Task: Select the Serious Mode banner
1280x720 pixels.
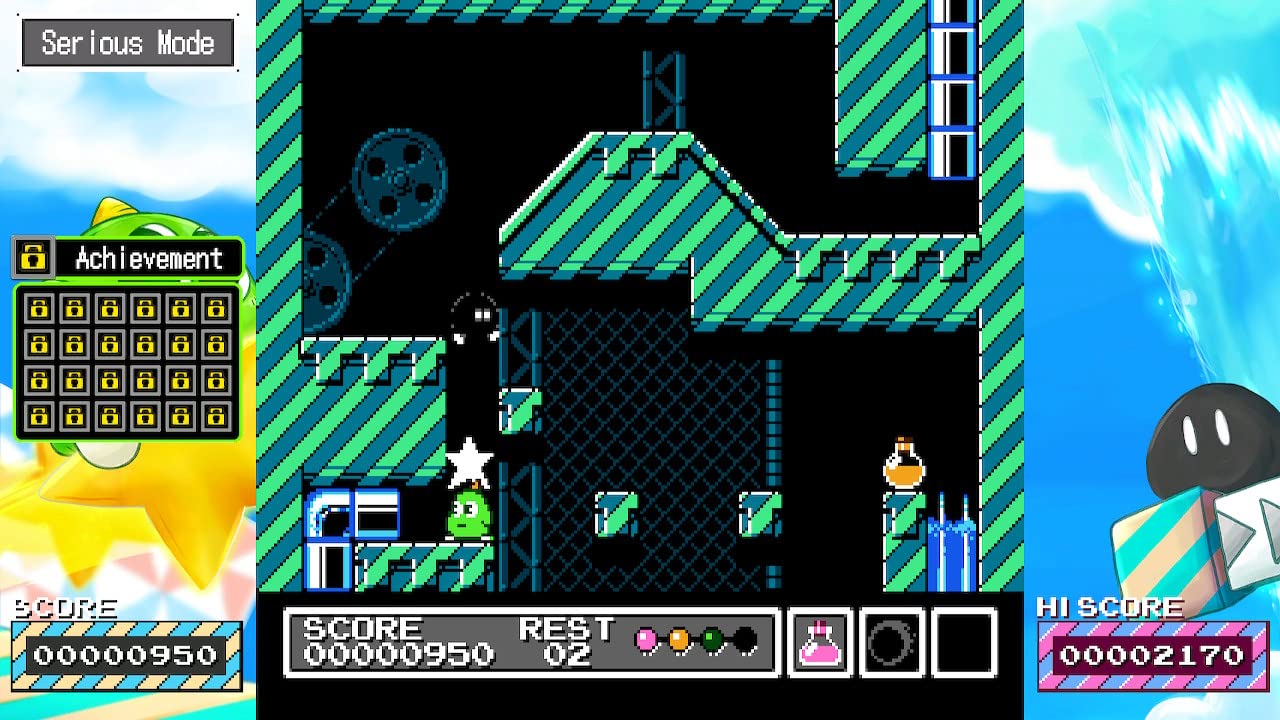Action: click(x=127, y=42)
